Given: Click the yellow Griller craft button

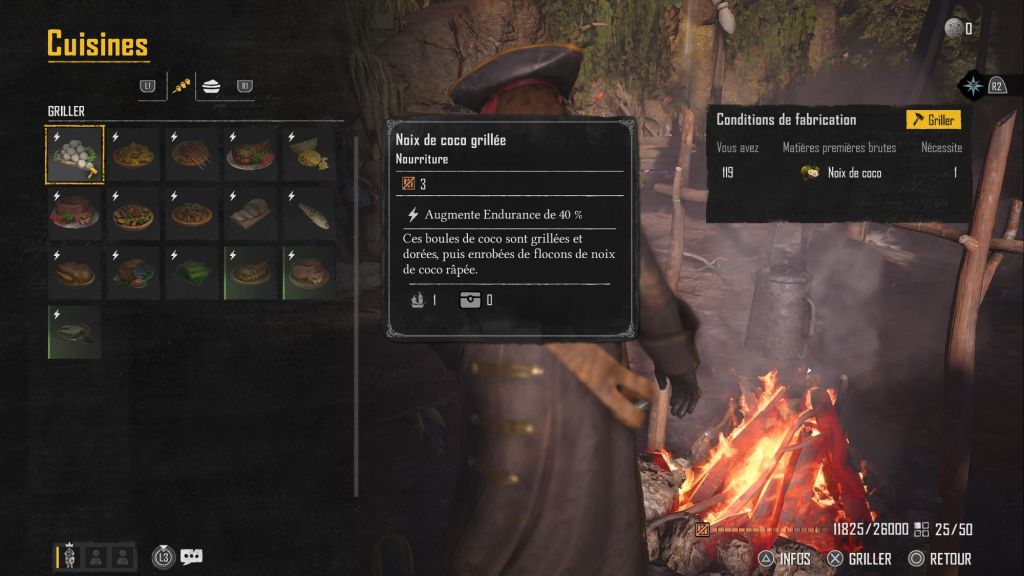Looking at the screenshot, I should tap(933, 120).
